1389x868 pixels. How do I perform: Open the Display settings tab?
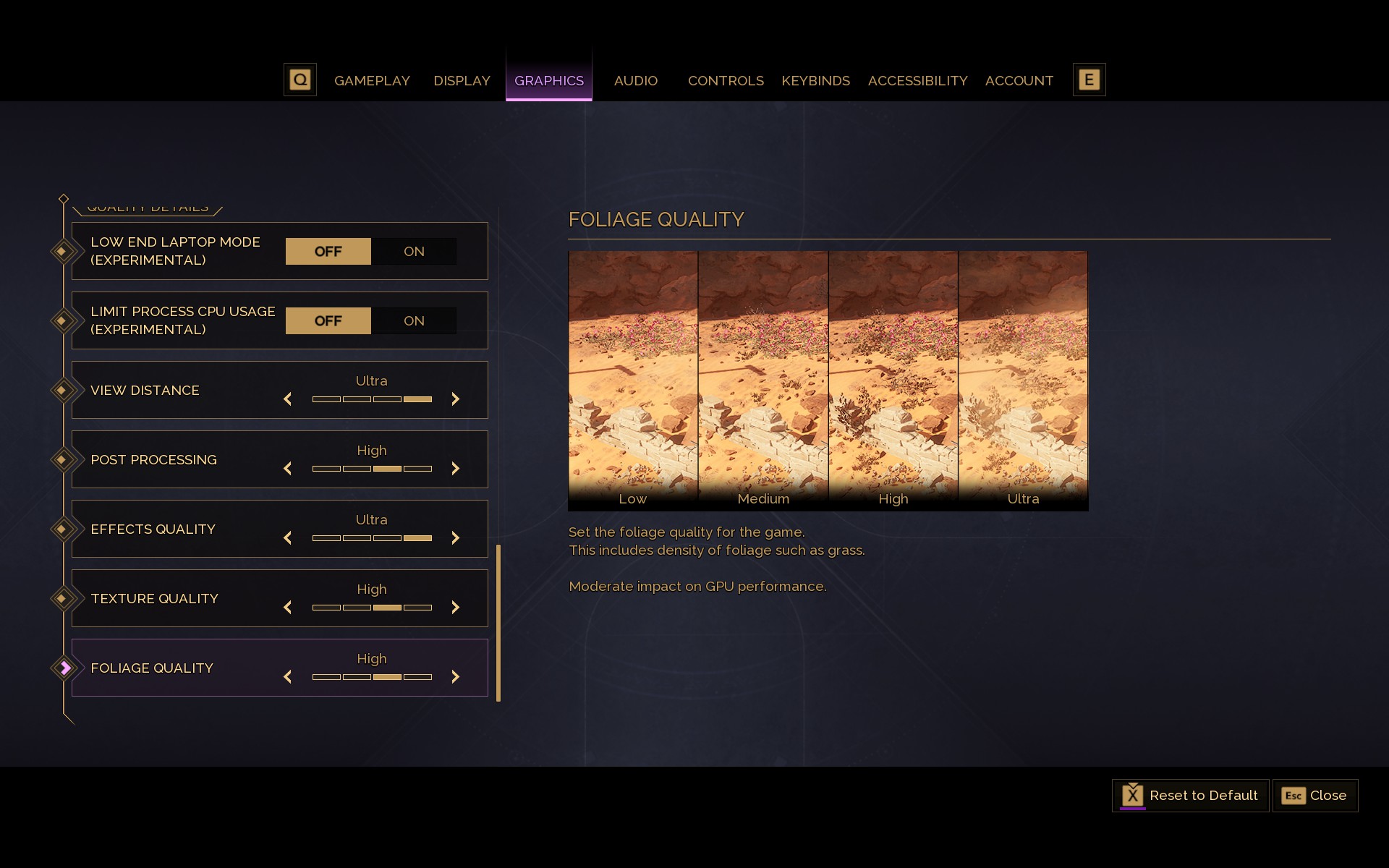pyautogui.click(x=462, y=80)
